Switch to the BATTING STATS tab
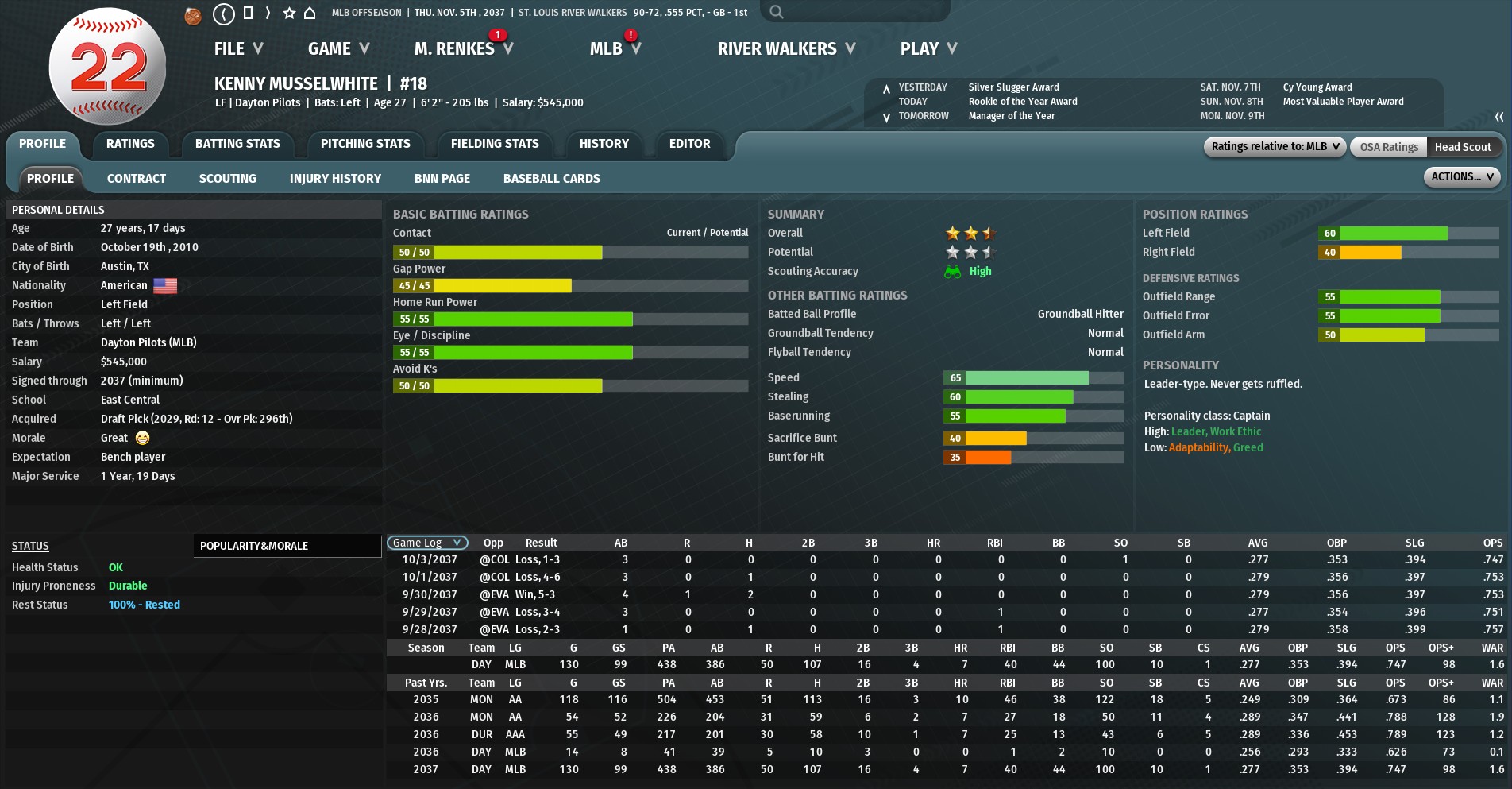The height and width of the screenshot is (789, 1512). coord(237,144)
